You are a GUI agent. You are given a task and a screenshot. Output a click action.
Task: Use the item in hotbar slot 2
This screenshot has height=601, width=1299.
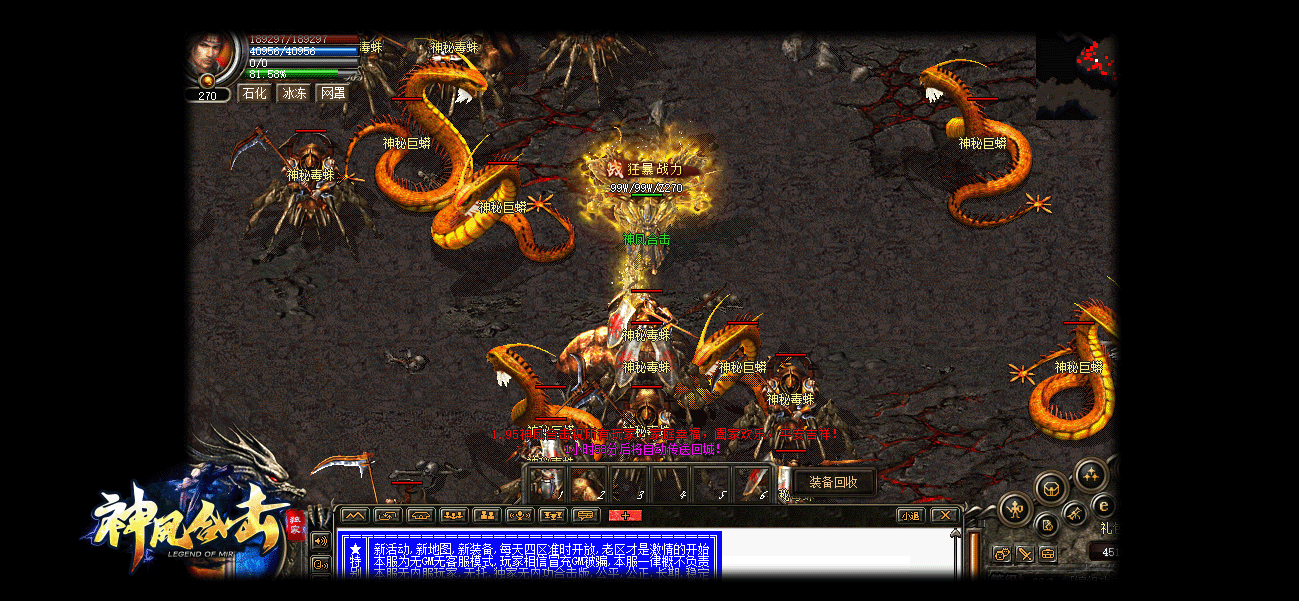pos(586,484)
